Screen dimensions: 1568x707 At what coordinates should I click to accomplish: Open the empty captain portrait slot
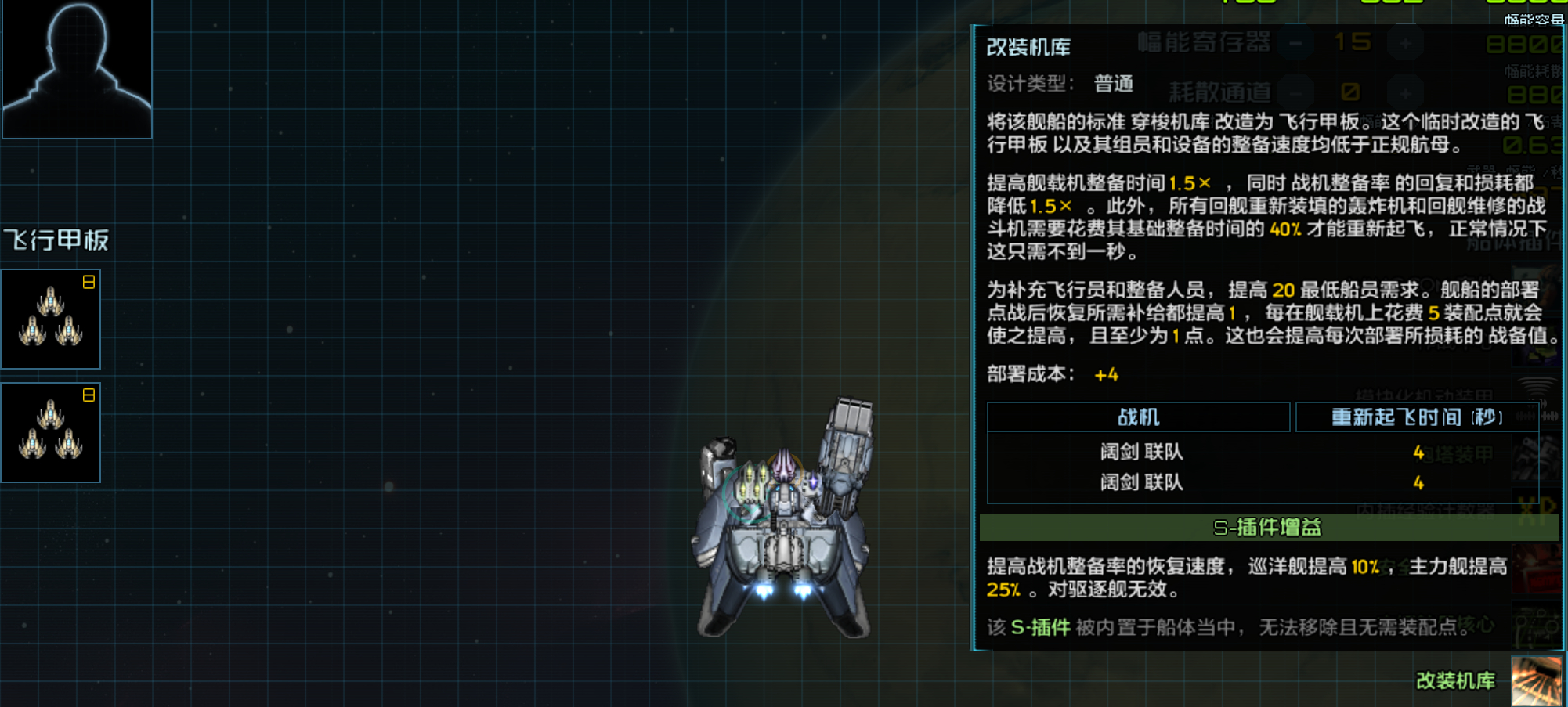click(76, 70)
